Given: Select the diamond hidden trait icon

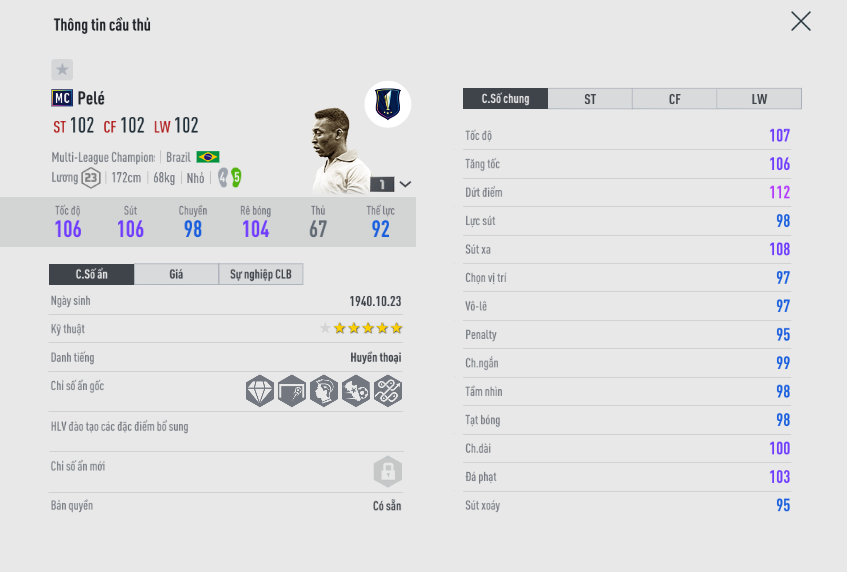Looking at the screenshot, I should 260,391.
